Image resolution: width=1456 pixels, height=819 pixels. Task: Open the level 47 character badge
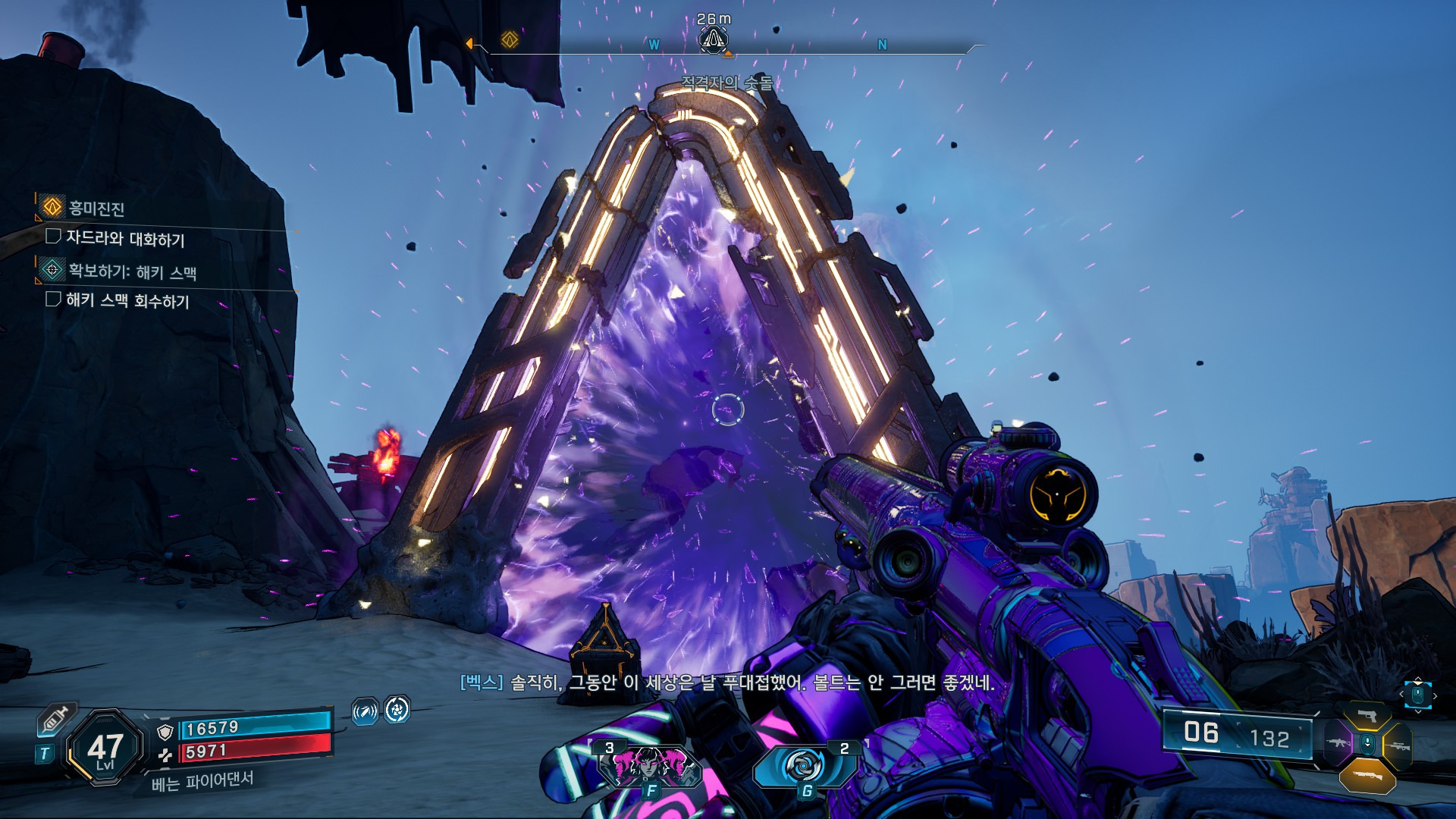pos(105,748)
